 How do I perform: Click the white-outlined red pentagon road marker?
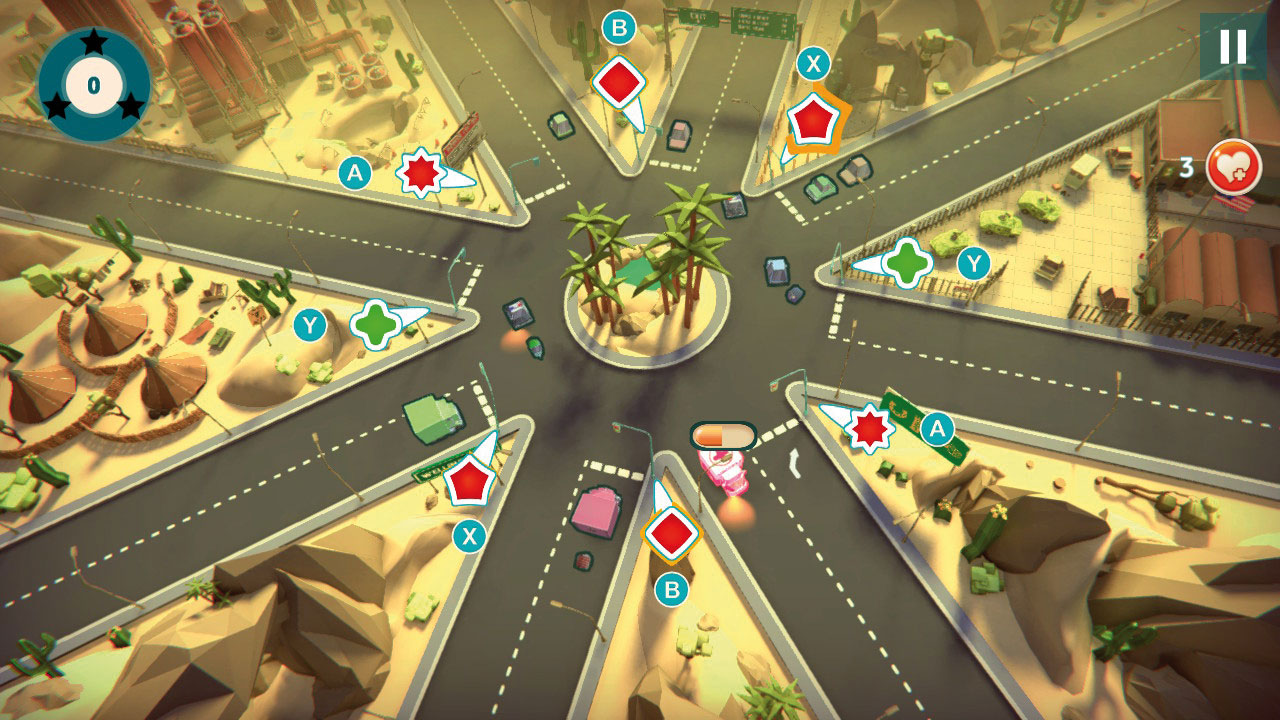468,481
